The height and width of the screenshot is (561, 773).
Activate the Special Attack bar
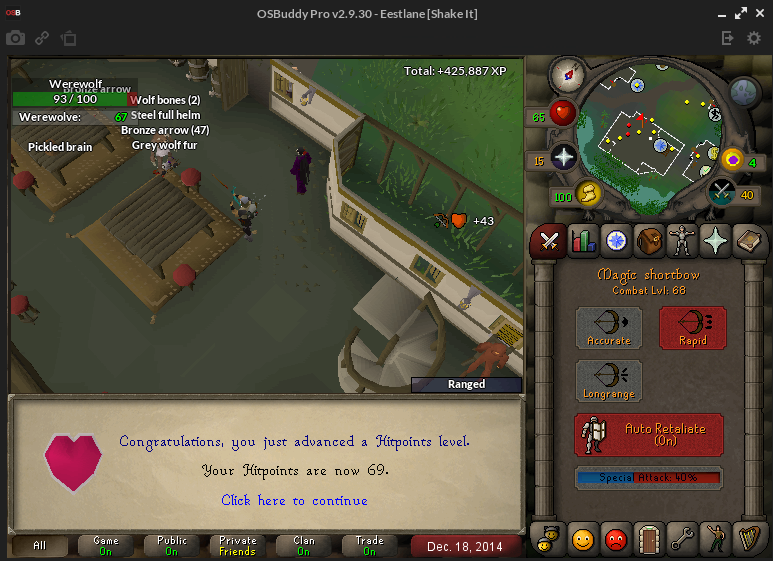tap(649, 478)
